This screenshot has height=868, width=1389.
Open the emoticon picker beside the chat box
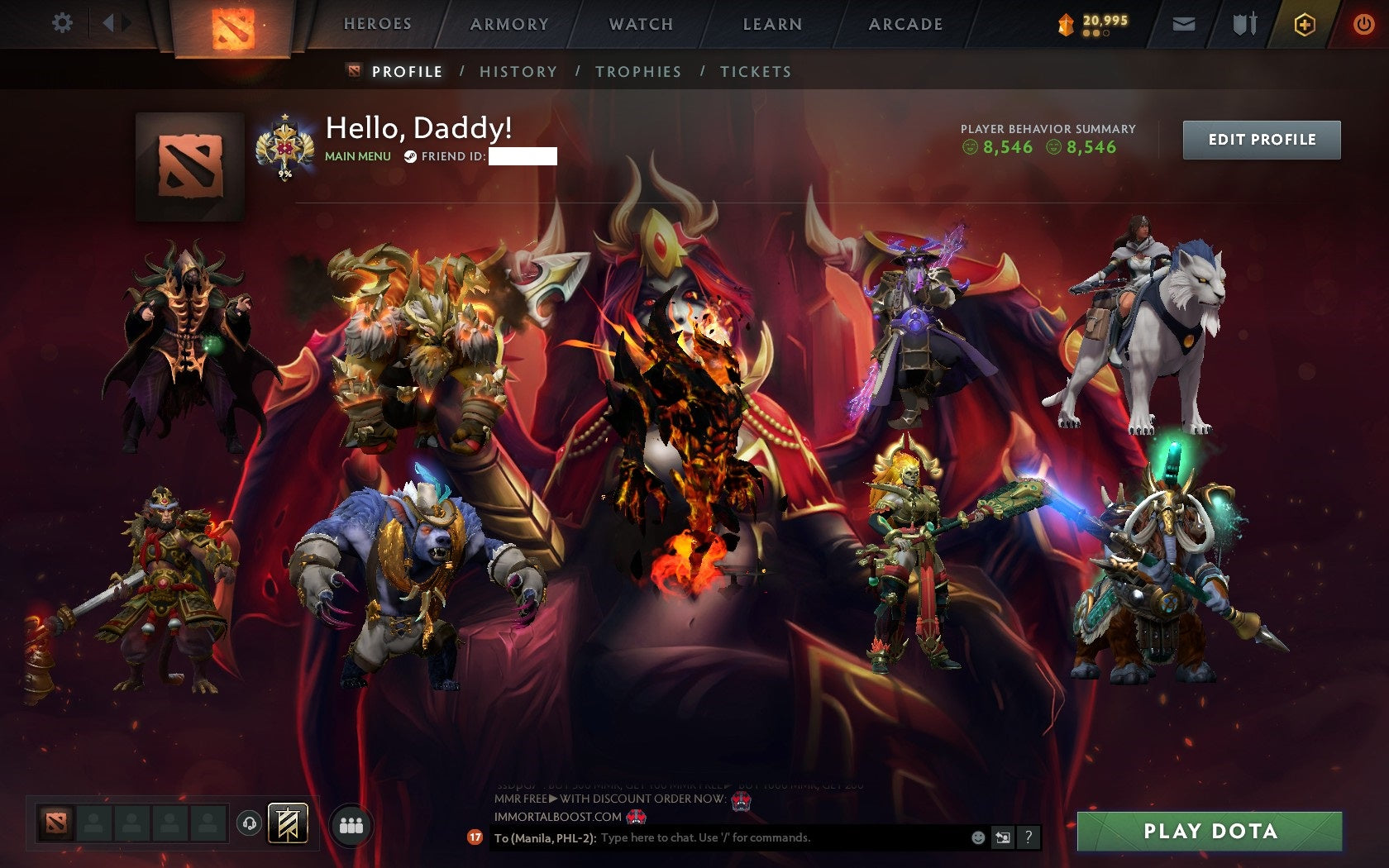[981, 837]
